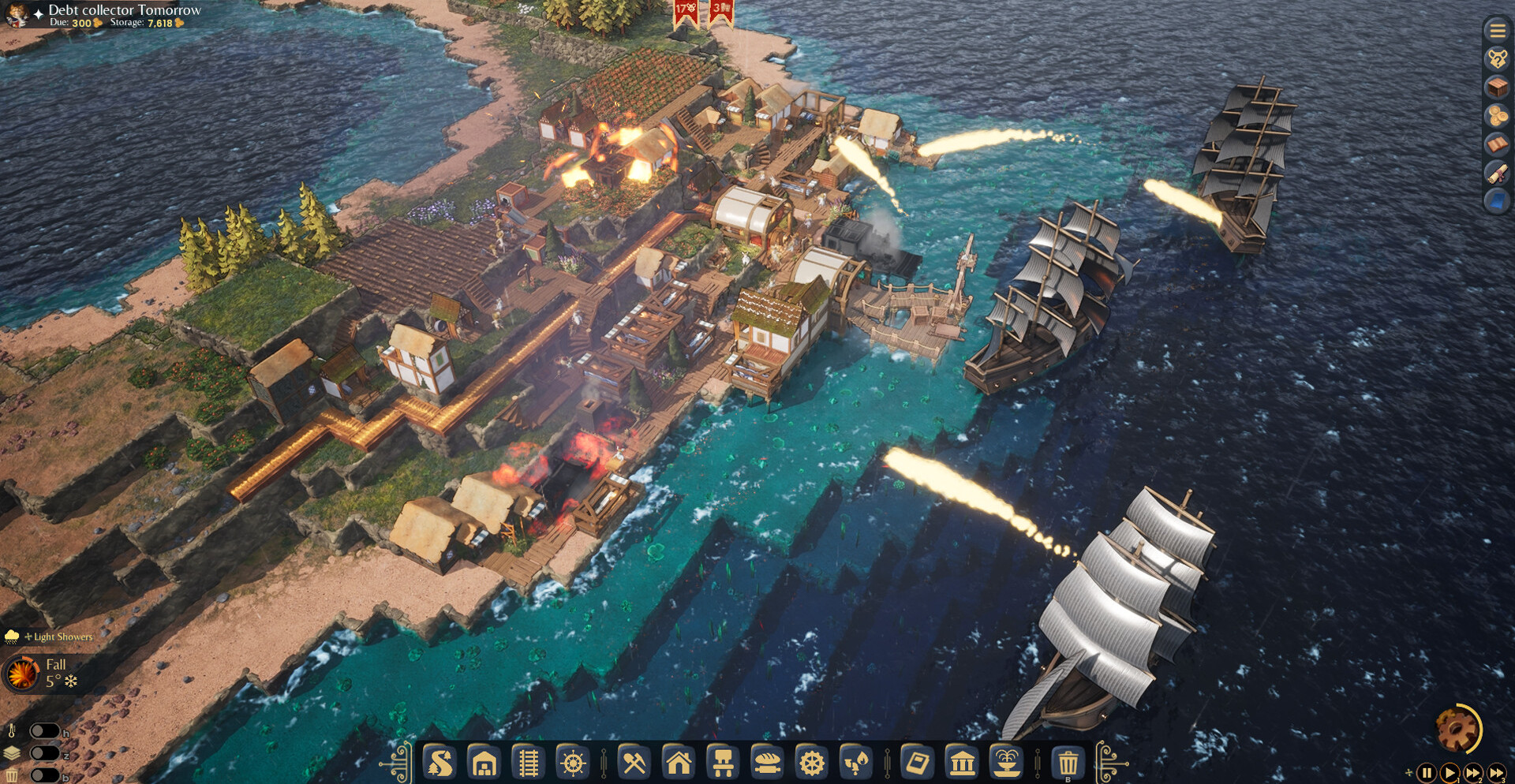Open the fountain decorations category

point(1008,763)
